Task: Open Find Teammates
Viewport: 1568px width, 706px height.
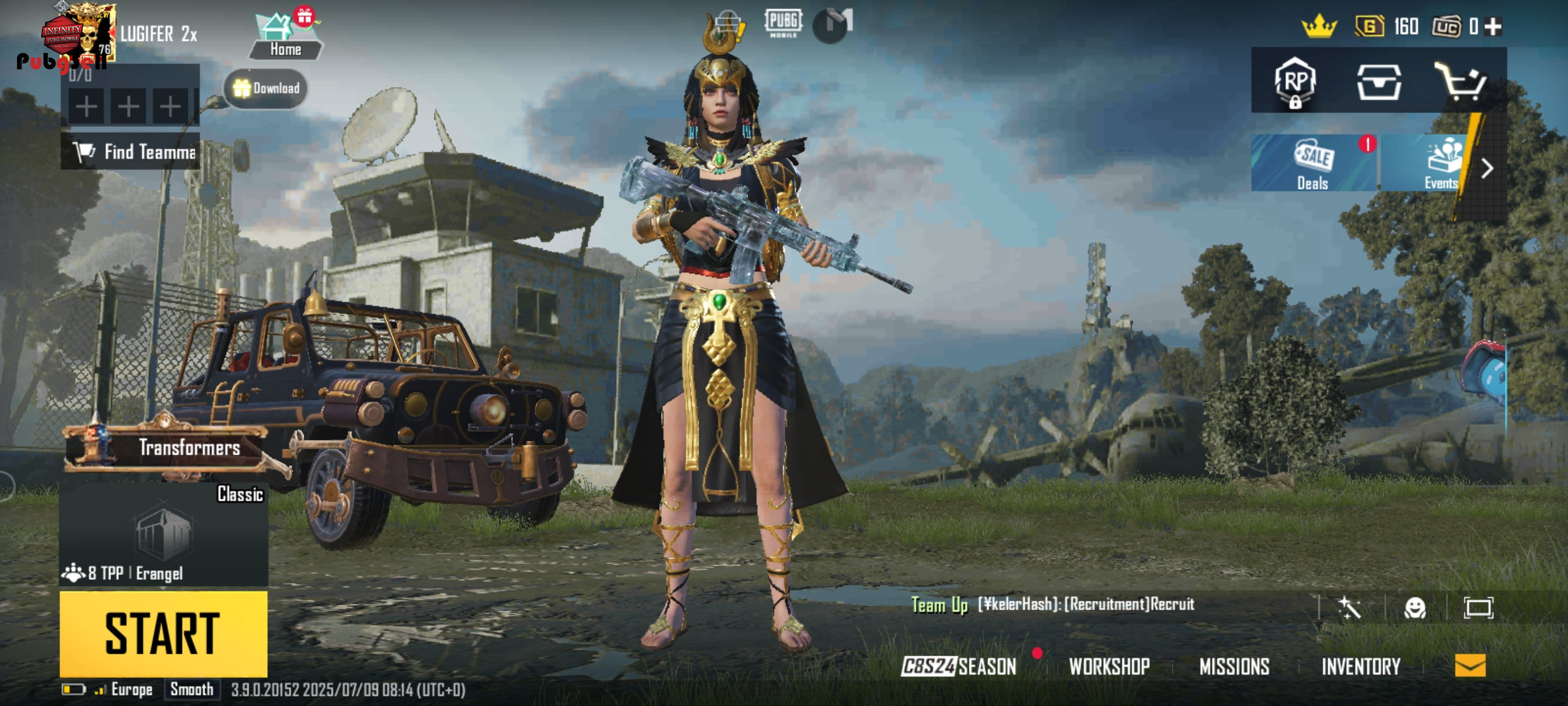Action: (x=131, y=152)
